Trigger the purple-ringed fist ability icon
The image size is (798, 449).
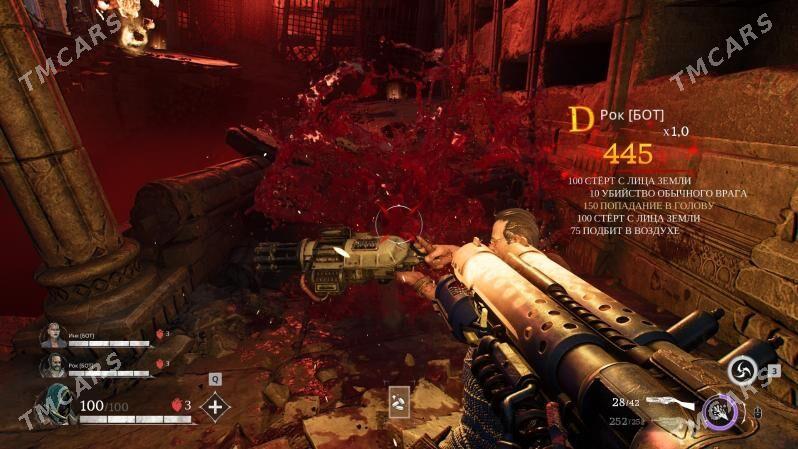point(720,409)
